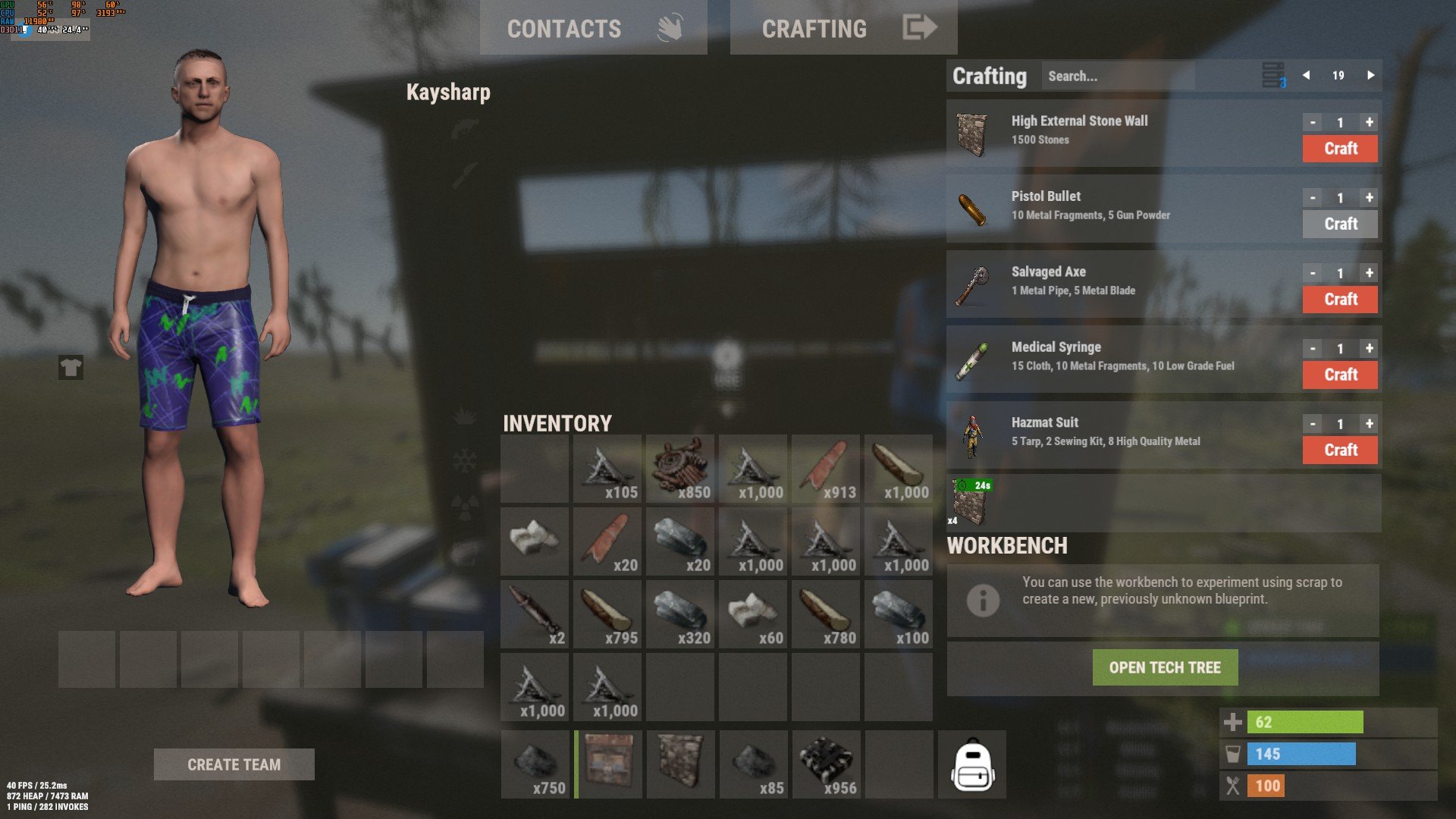The image size is (1456, 819).
Task: Select the x956 item in hotbar
Action: [826, 764]
